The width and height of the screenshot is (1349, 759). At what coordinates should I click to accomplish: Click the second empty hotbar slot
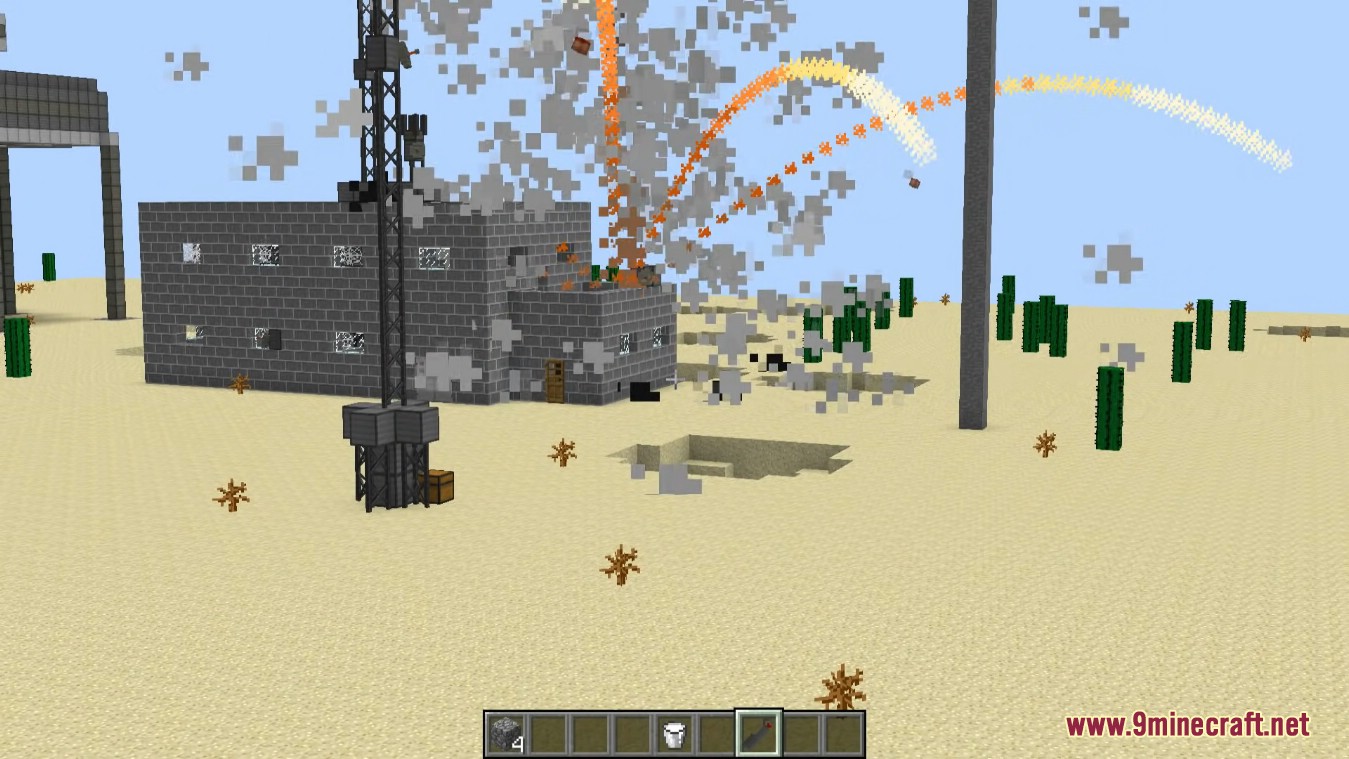click(547, 732)
